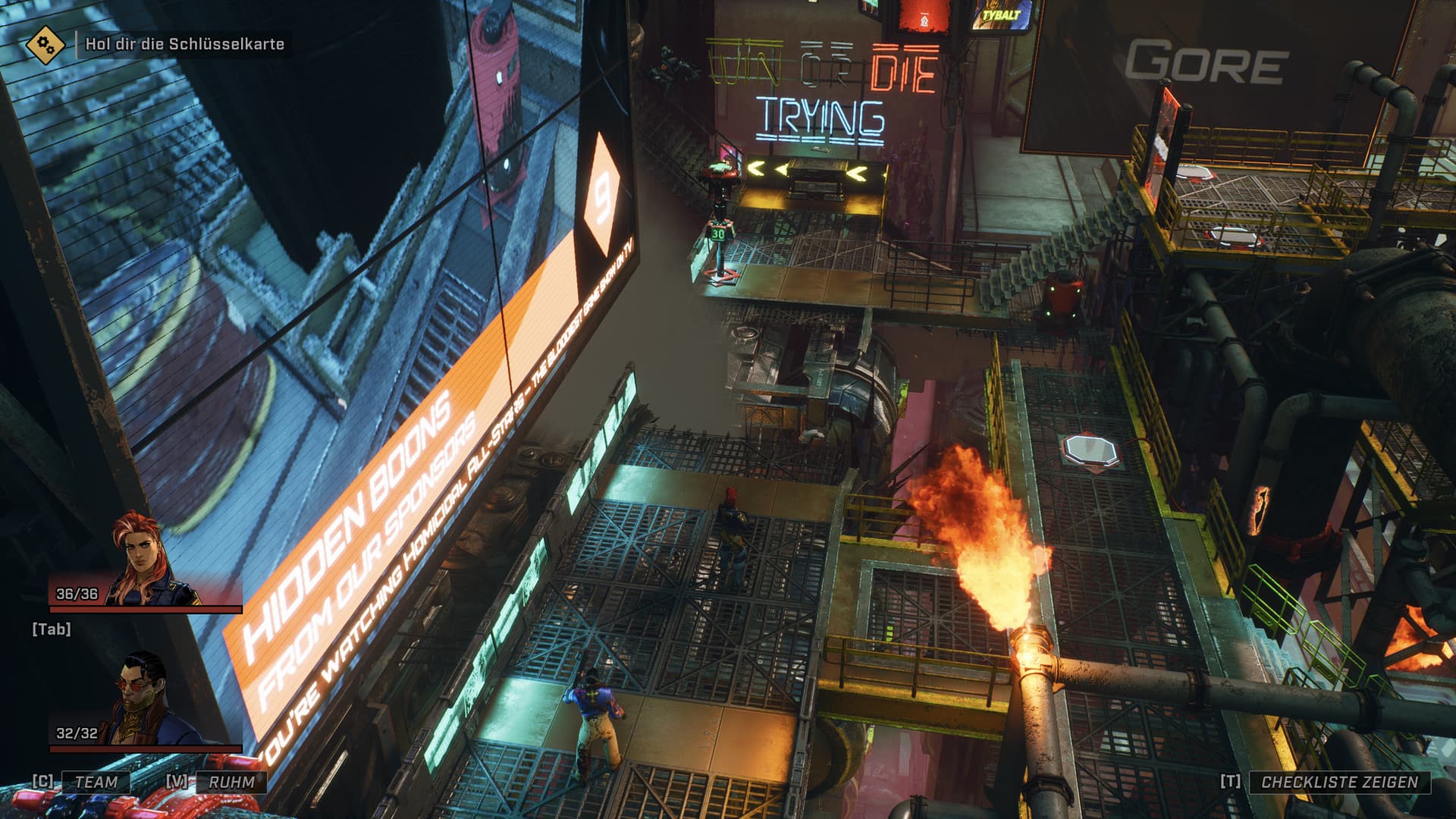The height and width of the screenshot is (819, 1456).
Task: Open the Ruhm panel
Action: point(231,782)
